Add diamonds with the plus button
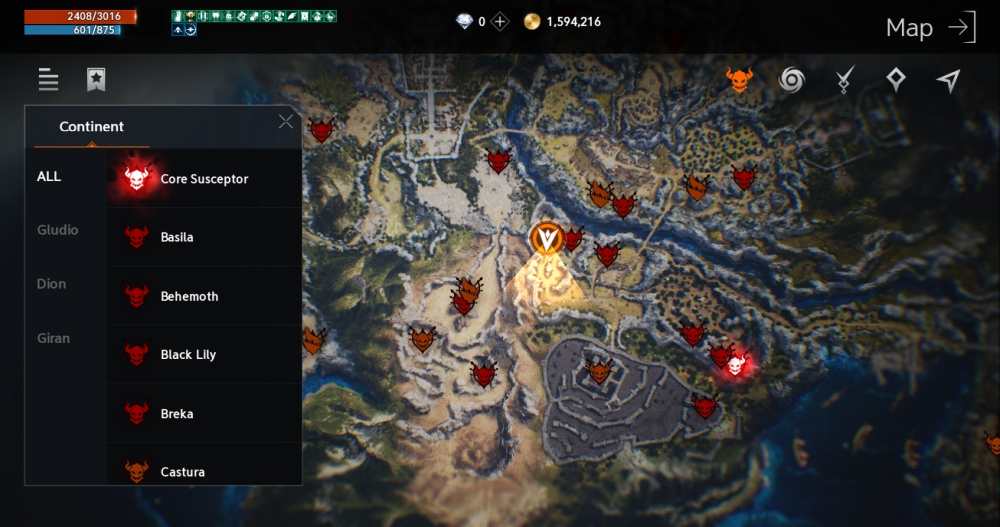Image resolution: width=1000 pixels, height=527 pixels. point(500,21)
